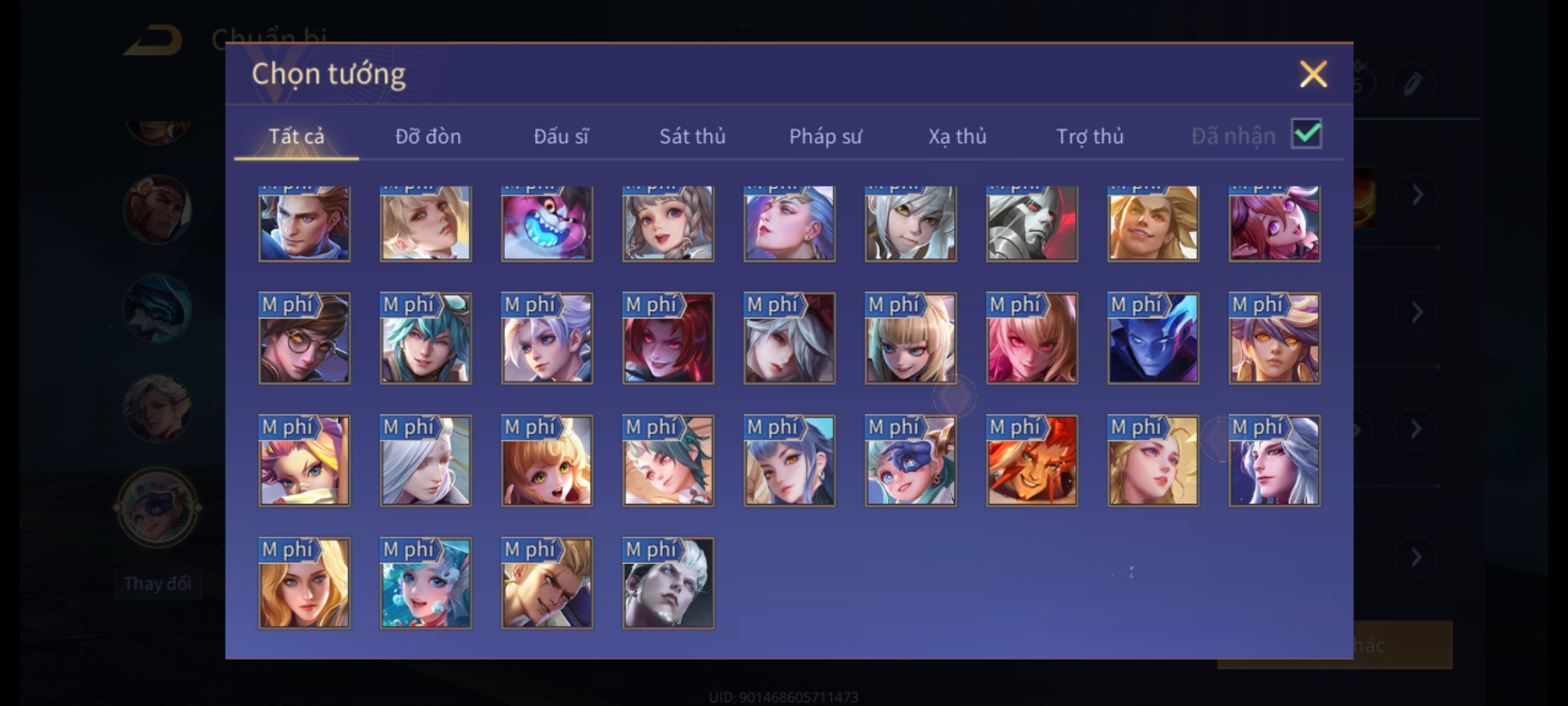Pick the pink-haired girl with purple eyes

click(1274, 224)
